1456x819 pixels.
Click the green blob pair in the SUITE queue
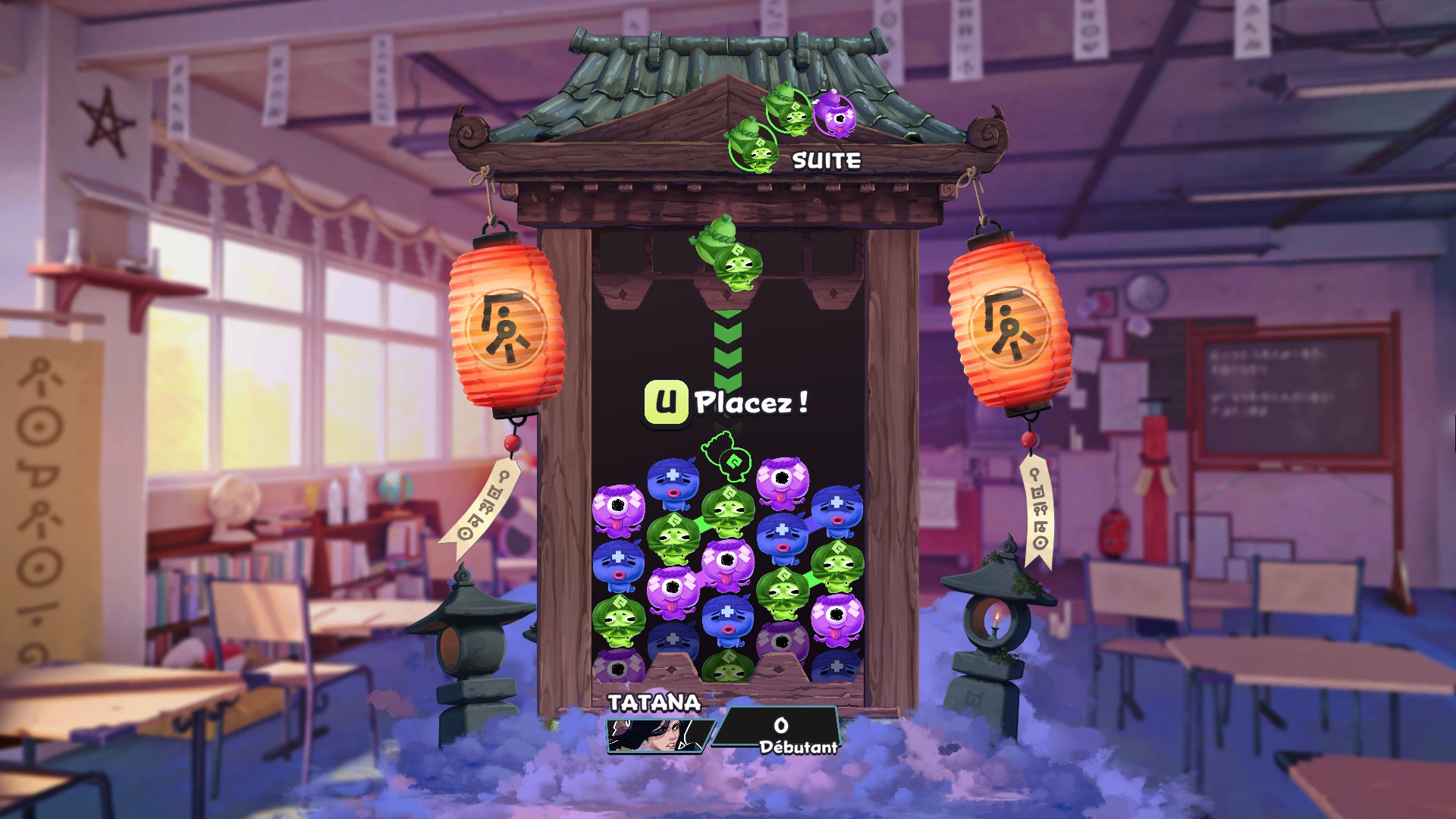click(766, 129)
